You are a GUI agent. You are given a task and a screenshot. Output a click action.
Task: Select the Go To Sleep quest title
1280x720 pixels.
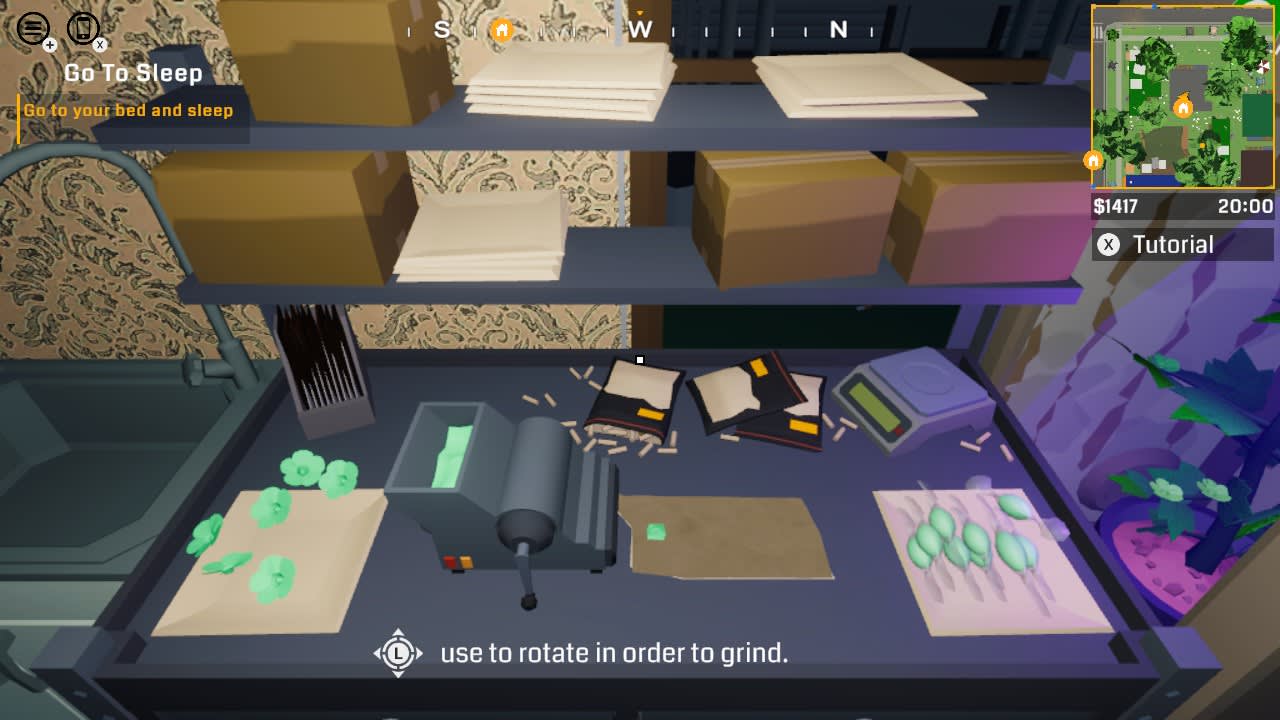click(x=133, y=73)
